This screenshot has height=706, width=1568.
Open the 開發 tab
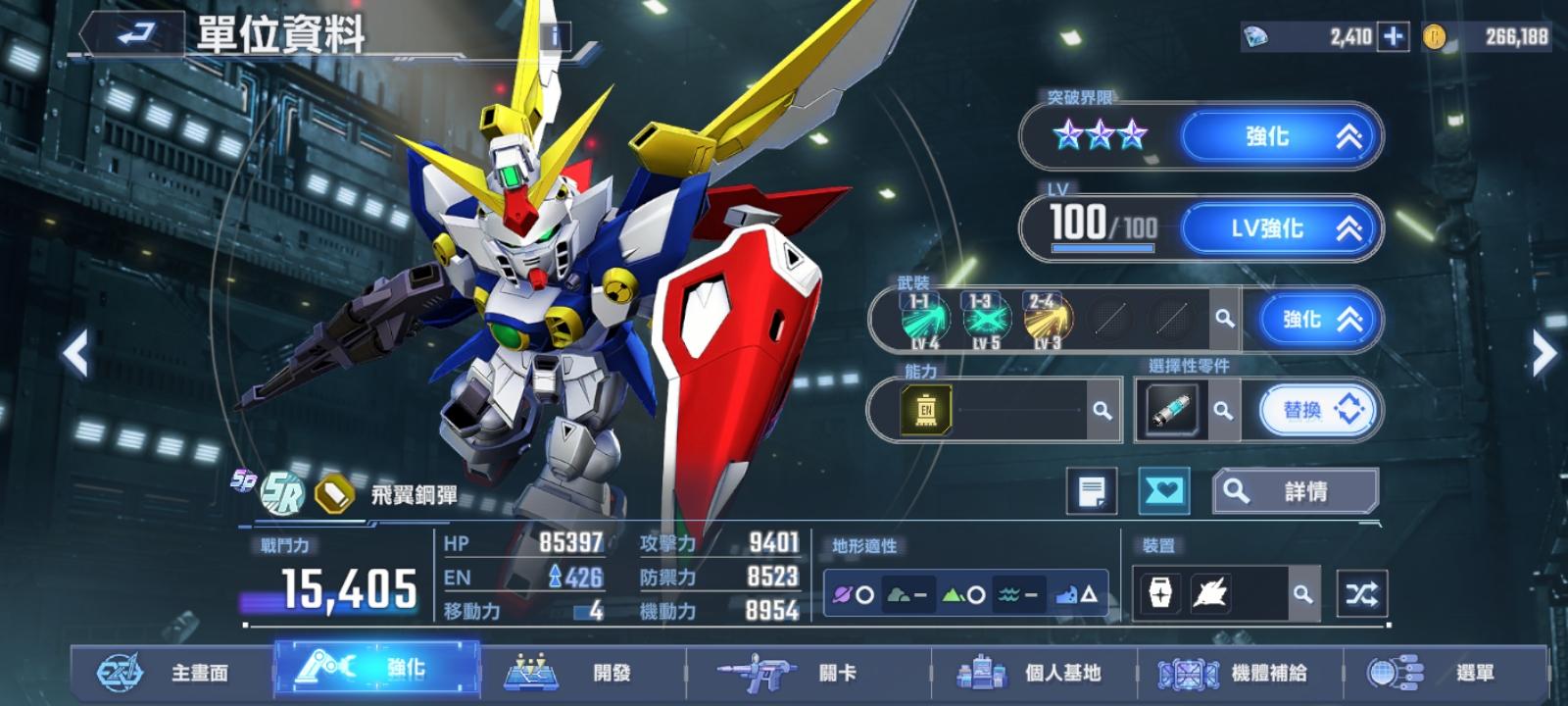click(578, 673)
